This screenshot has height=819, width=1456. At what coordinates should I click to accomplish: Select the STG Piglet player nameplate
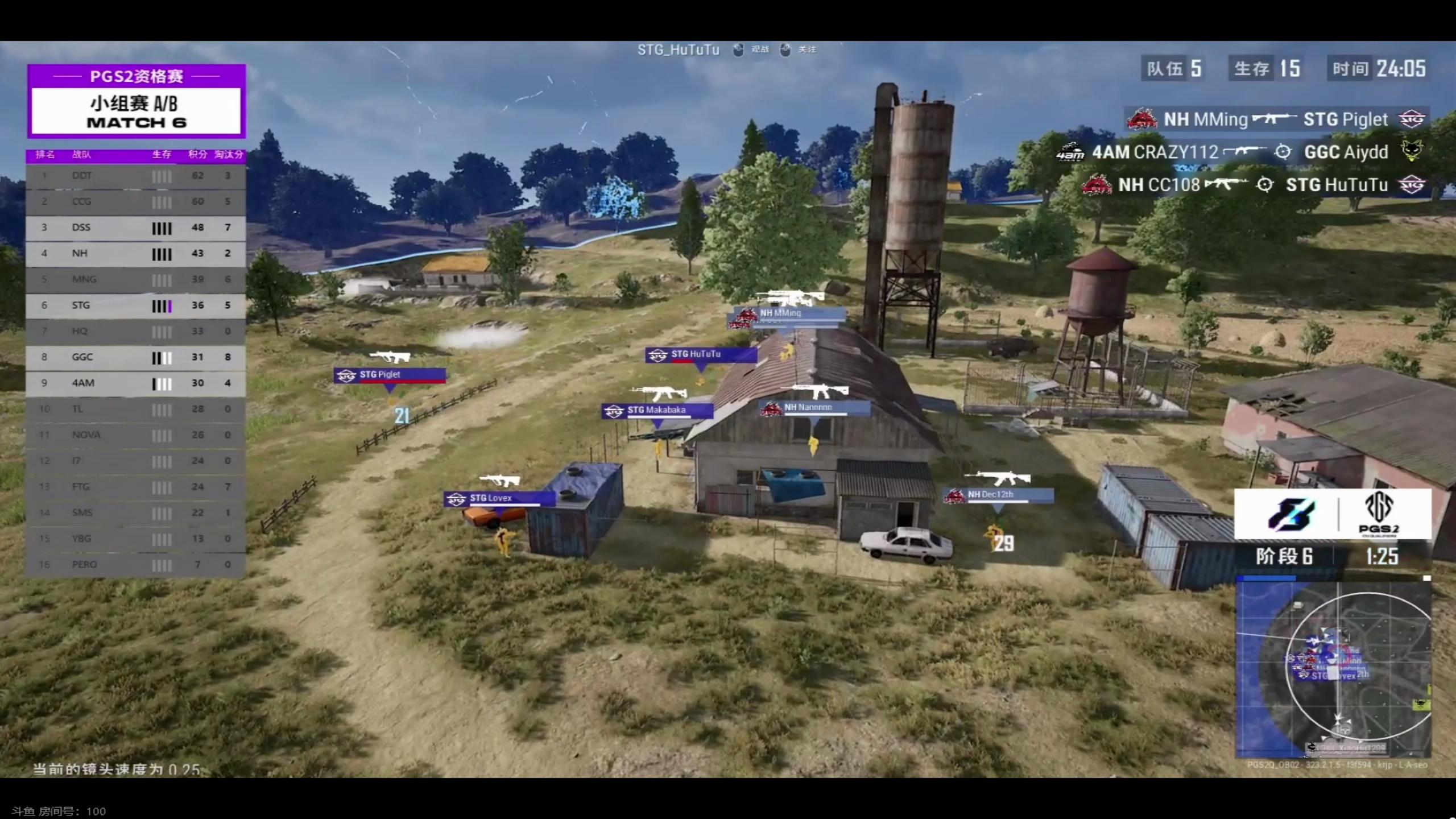[x=390, y=375]
